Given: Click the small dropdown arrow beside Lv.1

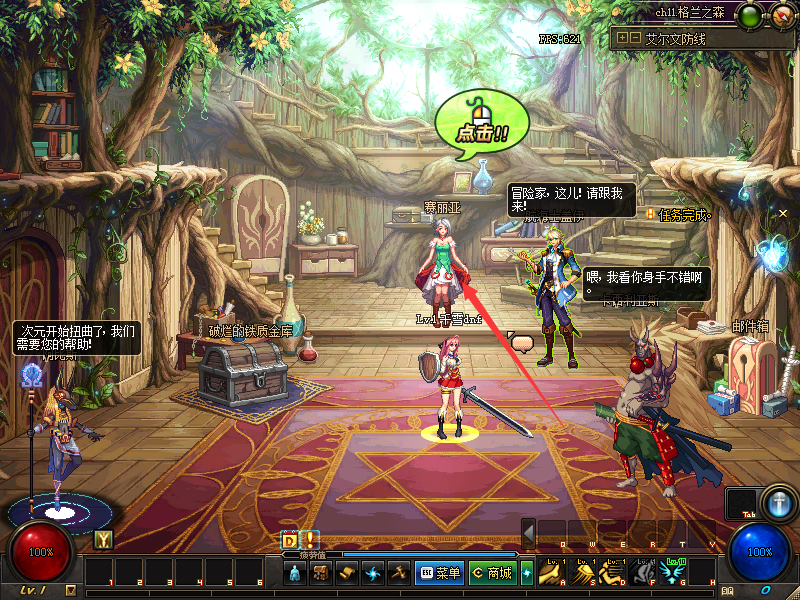Looking at the screenshot, I should (x=70, y=590).
